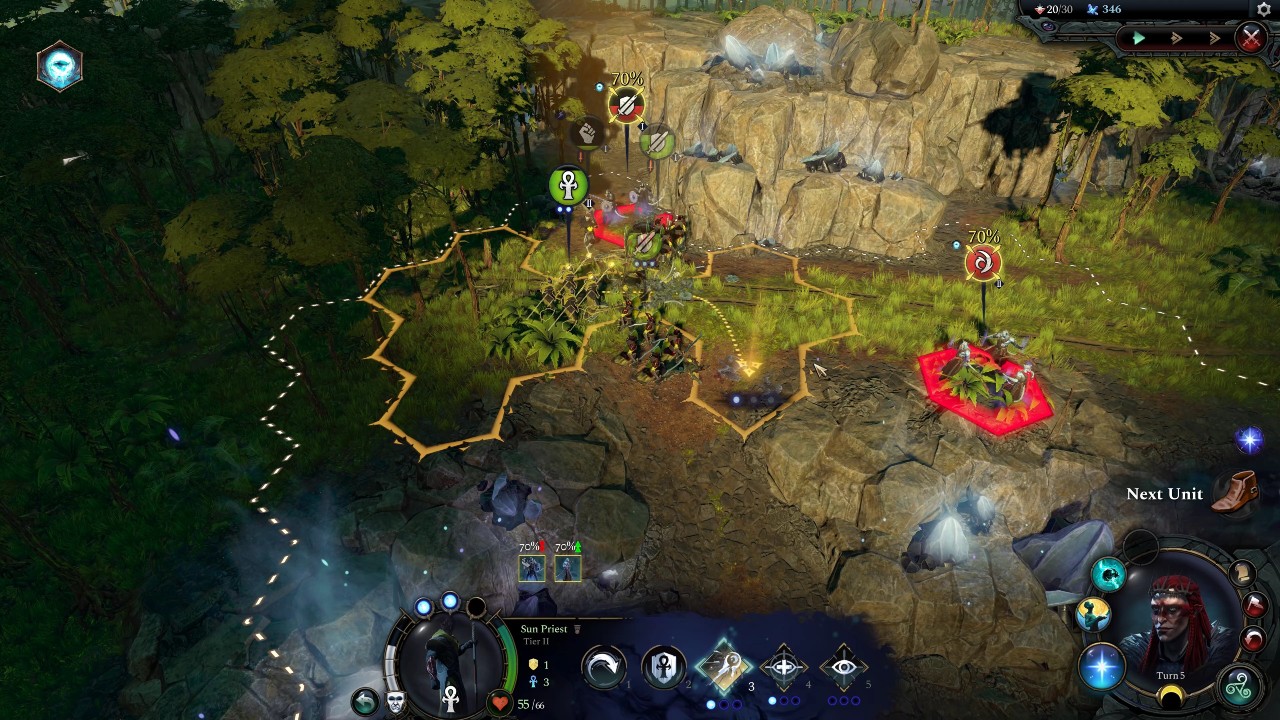Click the retreat red flag icon
The height and width of the screenshot is (720, 1280).
click(x=1254, y=603)
